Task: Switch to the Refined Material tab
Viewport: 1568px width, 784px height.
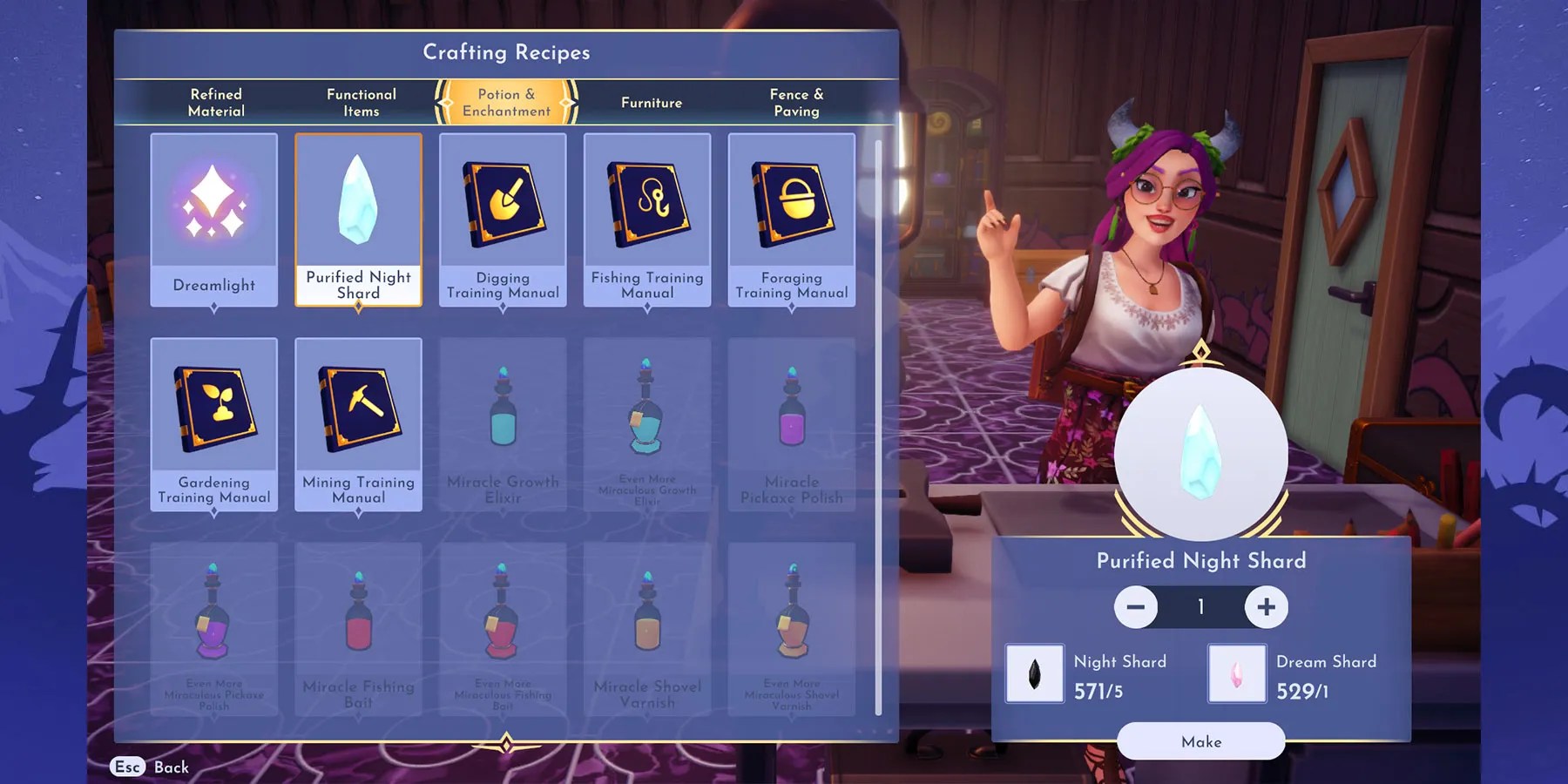Action: point(216,103)
